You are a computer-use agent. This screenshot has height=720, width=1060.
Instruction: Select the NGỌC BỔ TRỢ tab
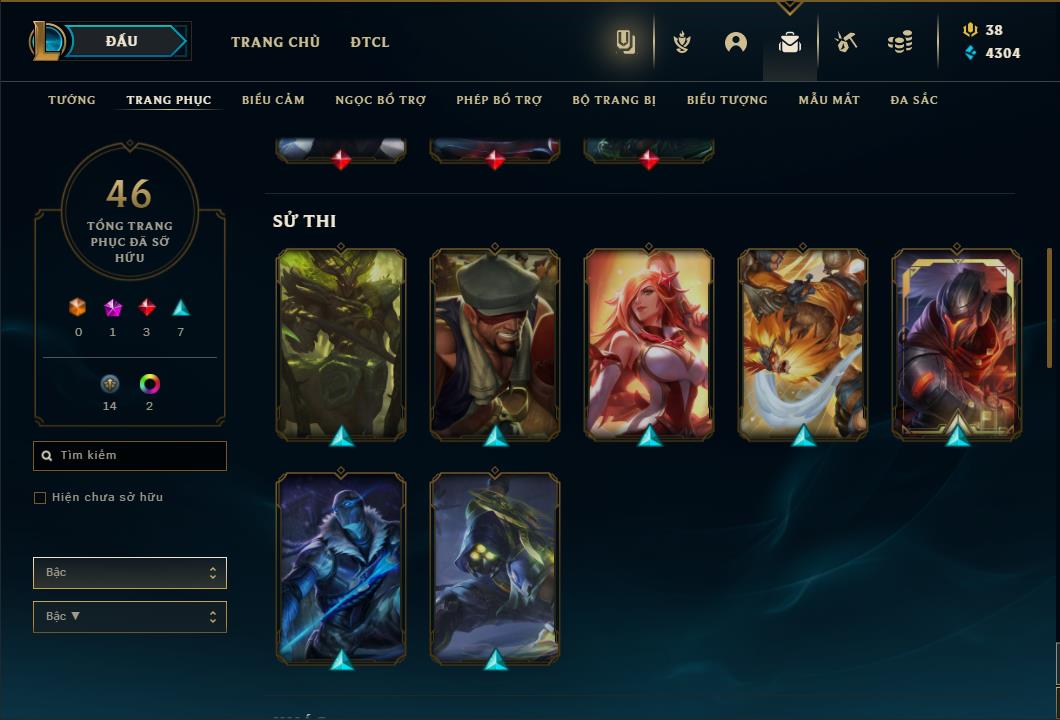point(380,100)
